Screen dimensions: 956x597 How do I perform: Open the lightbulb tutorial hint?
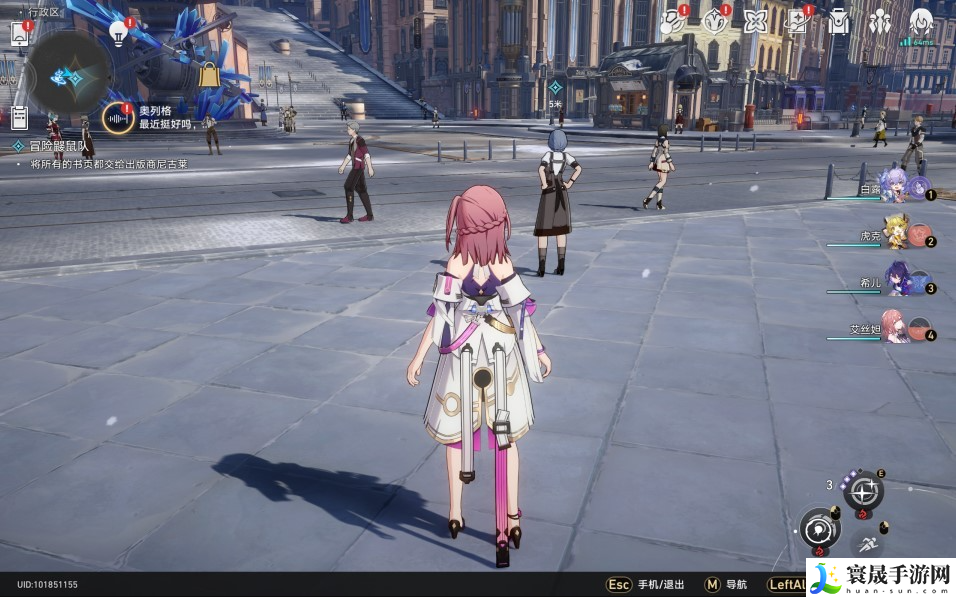[x=119, y=33]
